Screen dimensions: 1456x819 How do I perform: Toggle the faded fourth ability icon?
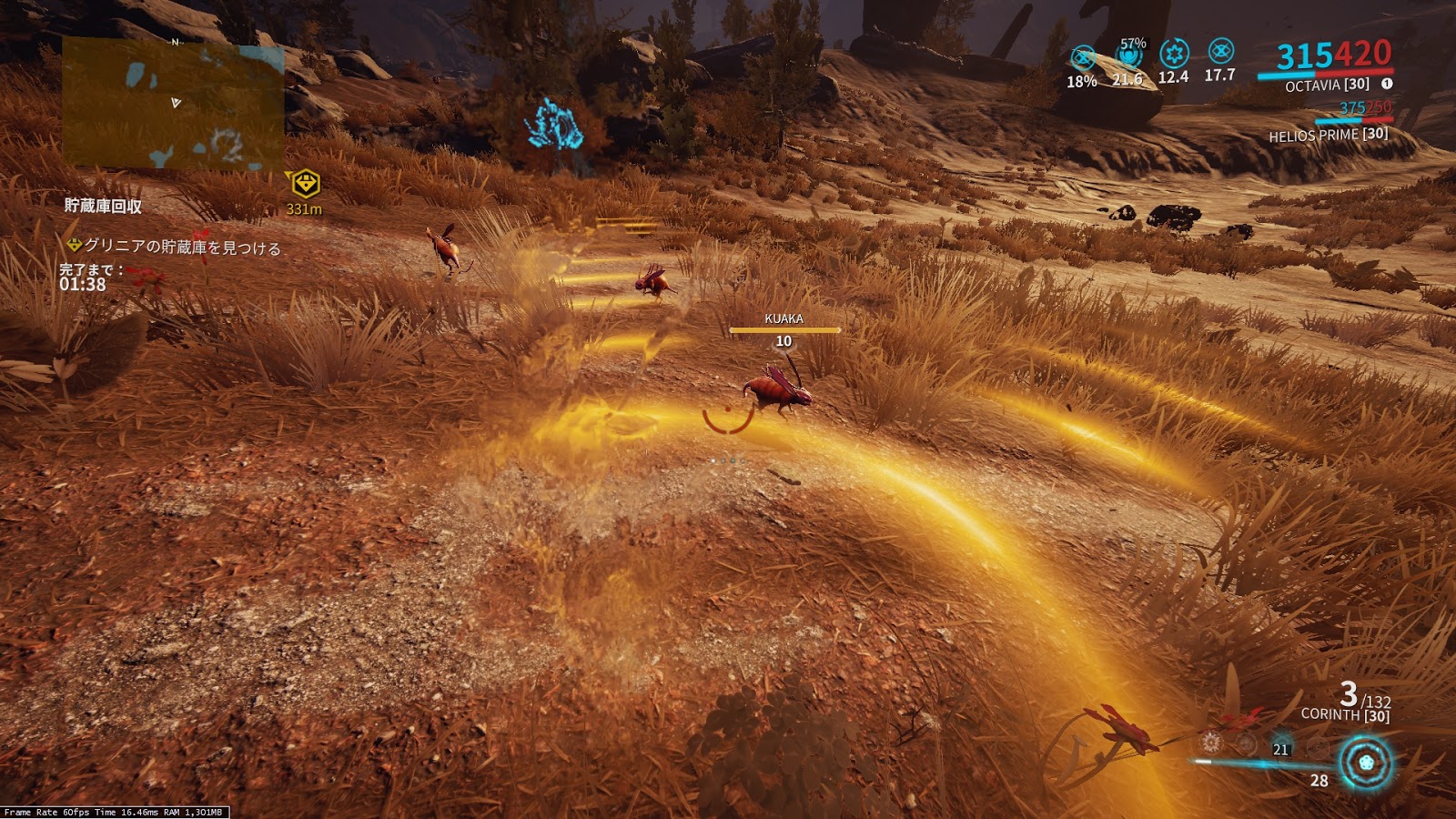[1318, 749]
